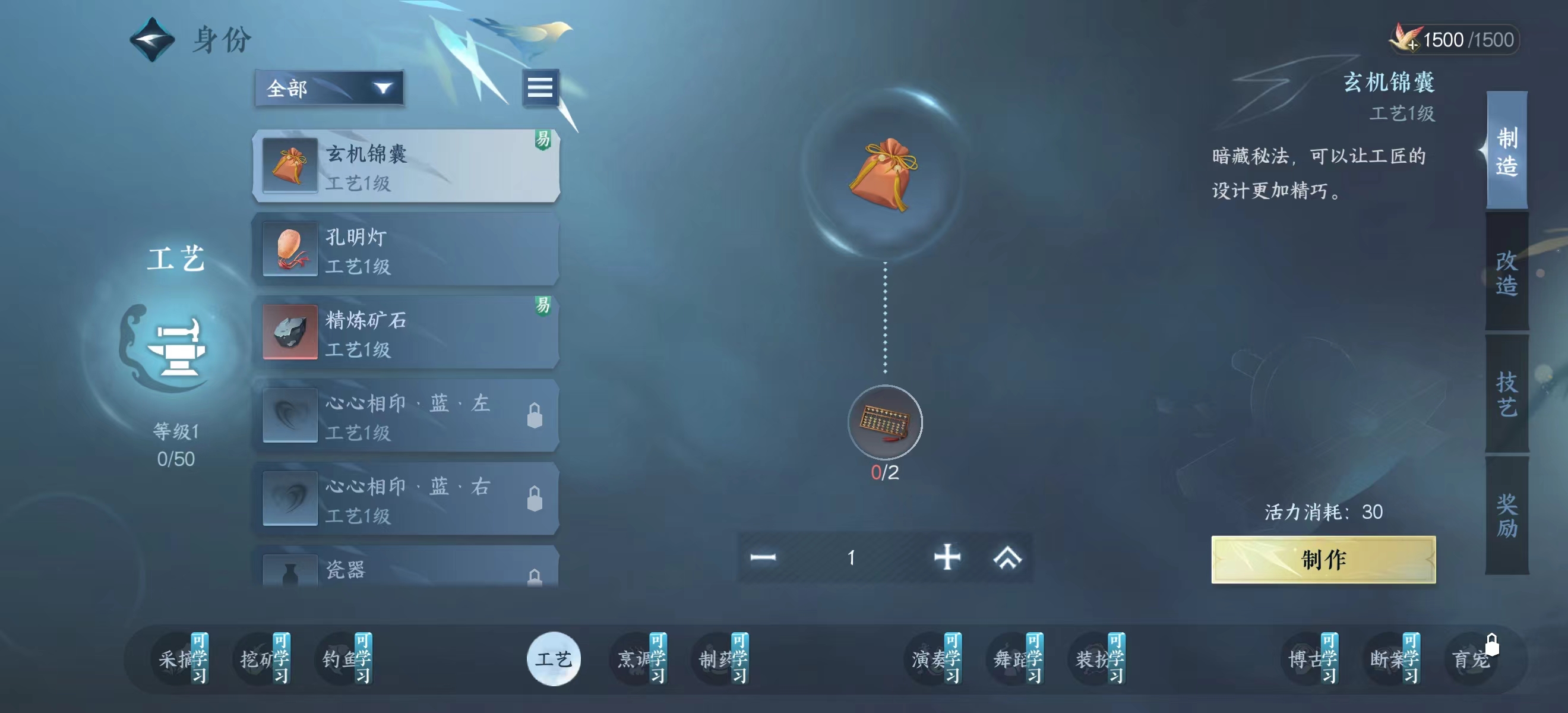Choose the 烹调 identity
The height and width of the screenshot is (713, 1568).
pyautogui.click(x=640, y=659)
